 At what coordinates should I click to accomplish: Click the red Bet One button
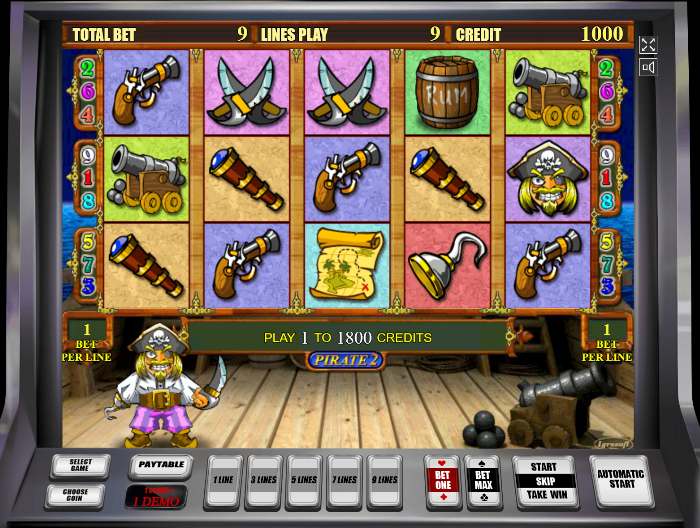point(442,480)
